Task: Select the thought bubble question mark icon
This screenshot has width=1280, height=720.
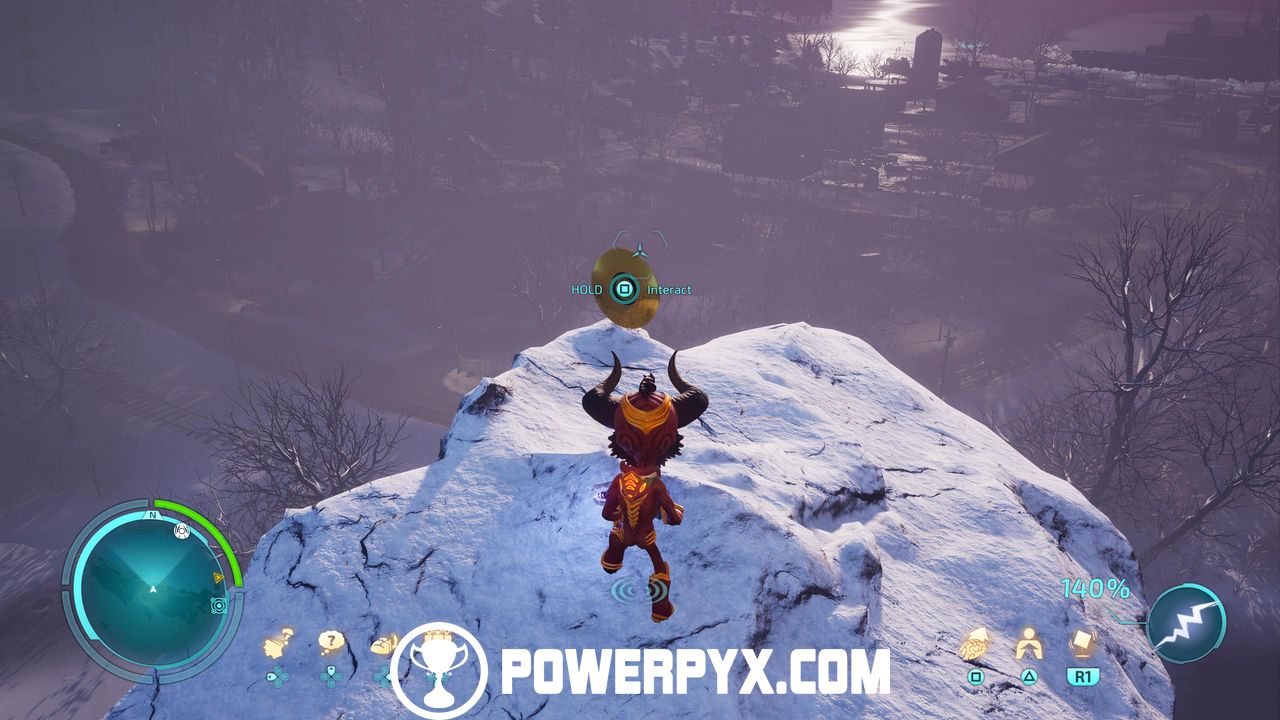Action: tap(331, 642)
